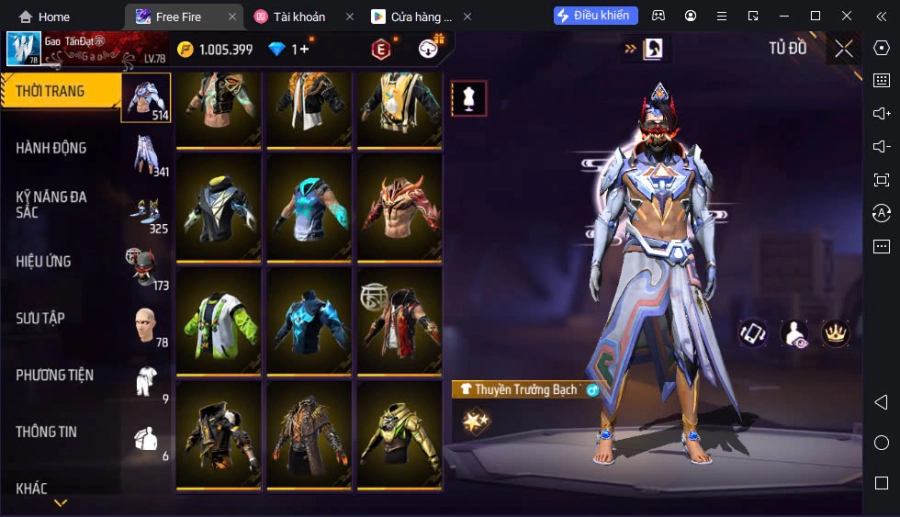900x517 pixels.
Task: Select the brown fur-collar long coat
Action: tap(310, 434)
